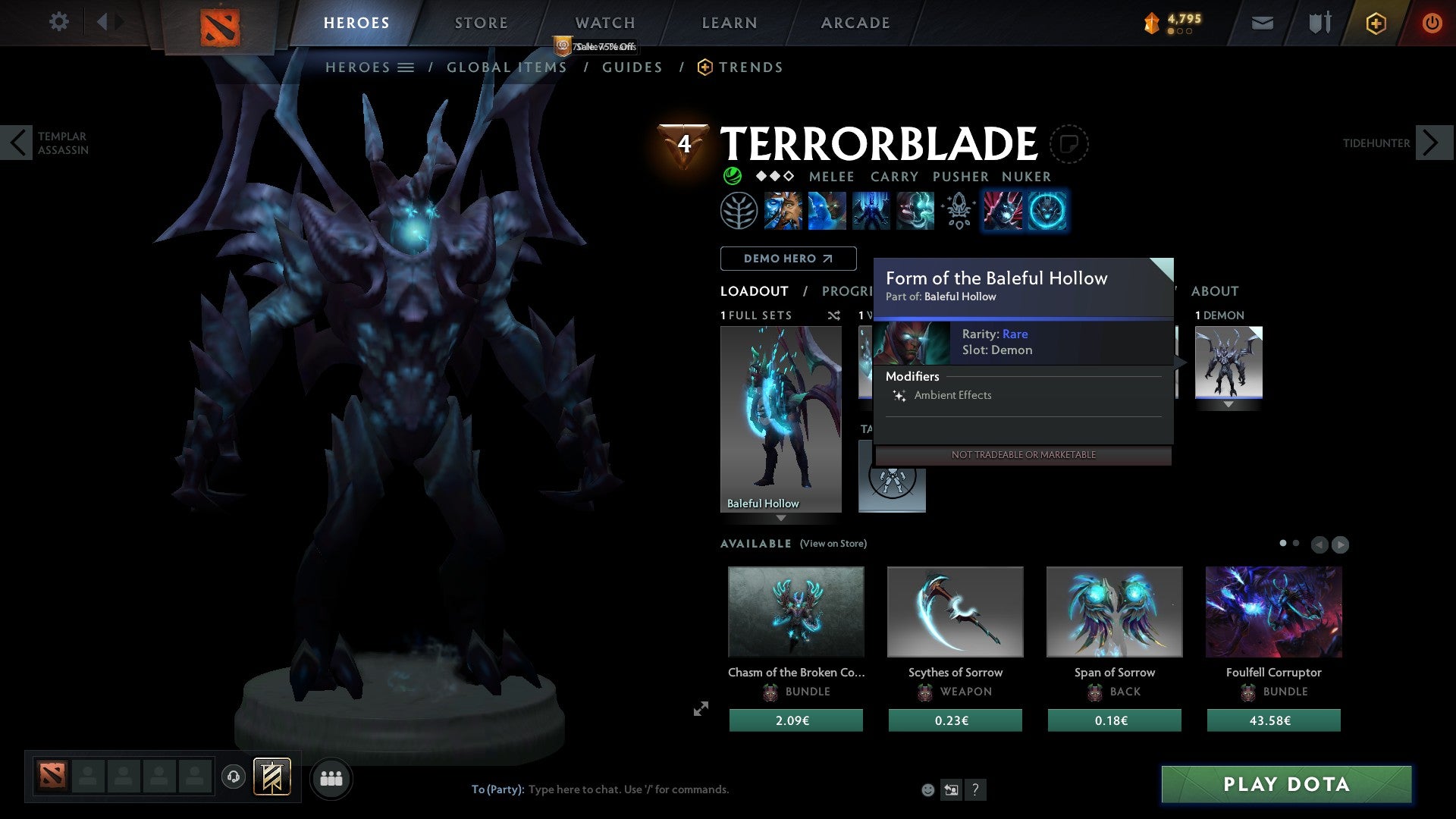Expand the Baleful Hollow set chevron

[x=782, y=519]
